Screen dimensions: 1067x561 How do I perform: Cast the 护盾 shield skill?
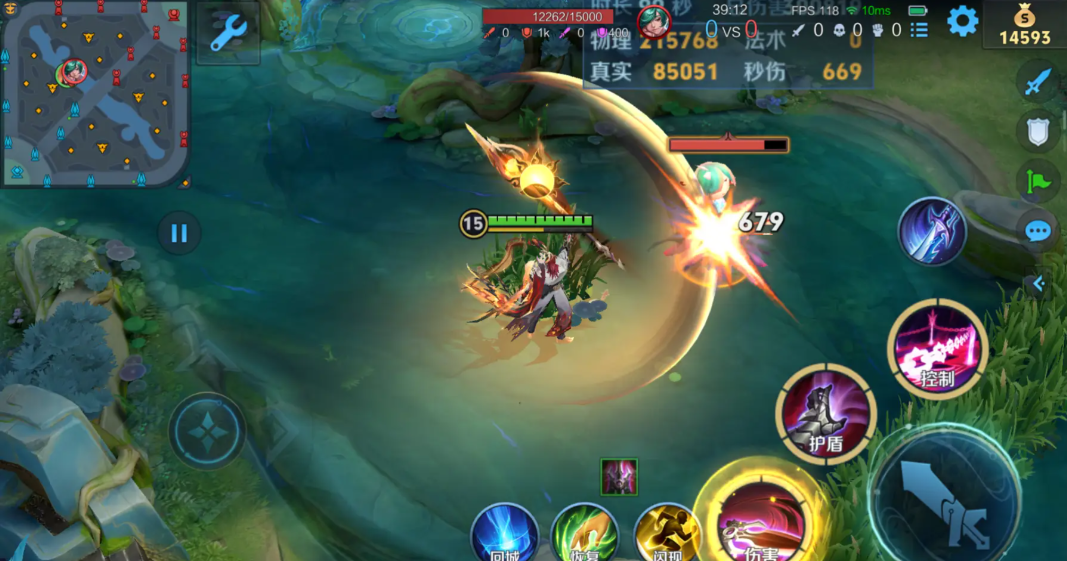pos(826,414)
